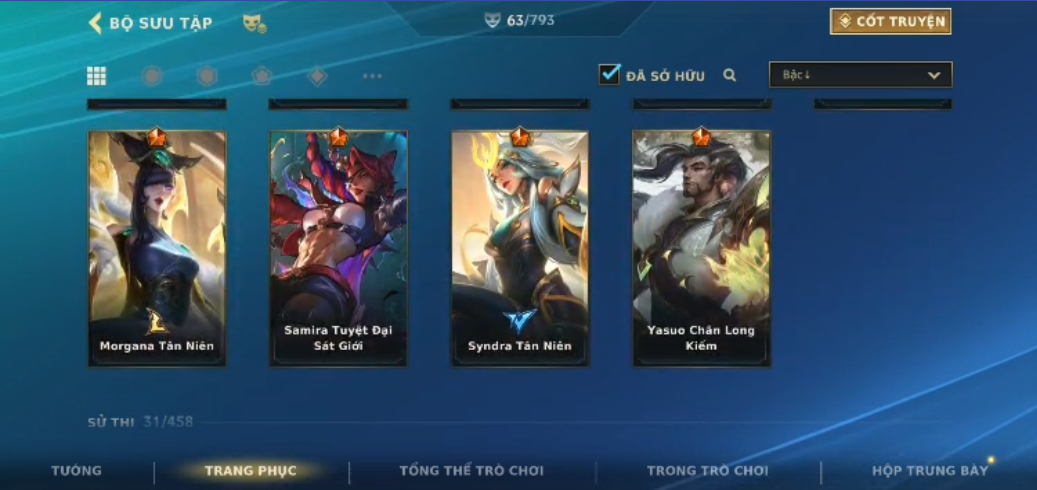
Task: Go back from Bộ Sưu Tập screen
Action: pyautogui.click(x=96, y=23)
